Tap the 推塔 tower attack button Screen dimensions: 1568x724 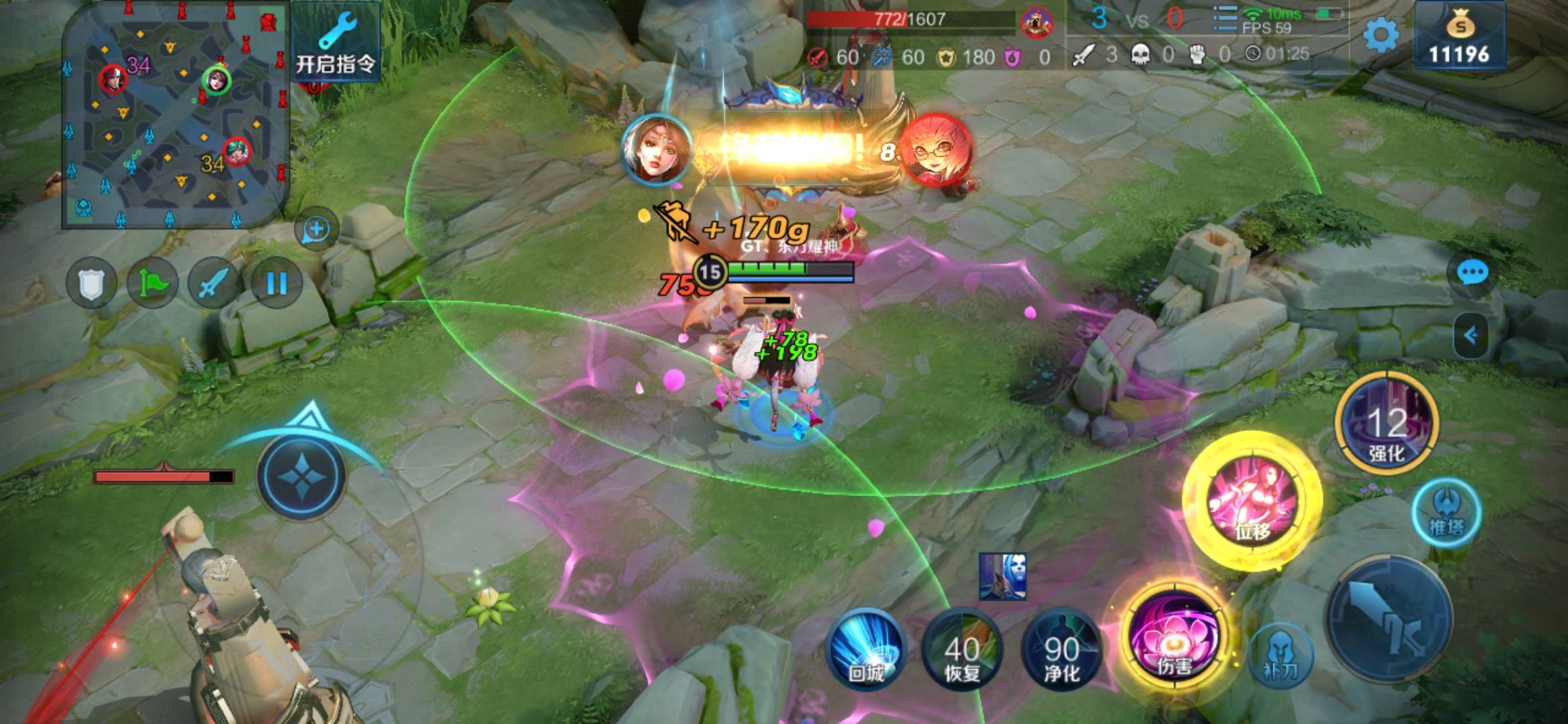(x=1446, y=513)
